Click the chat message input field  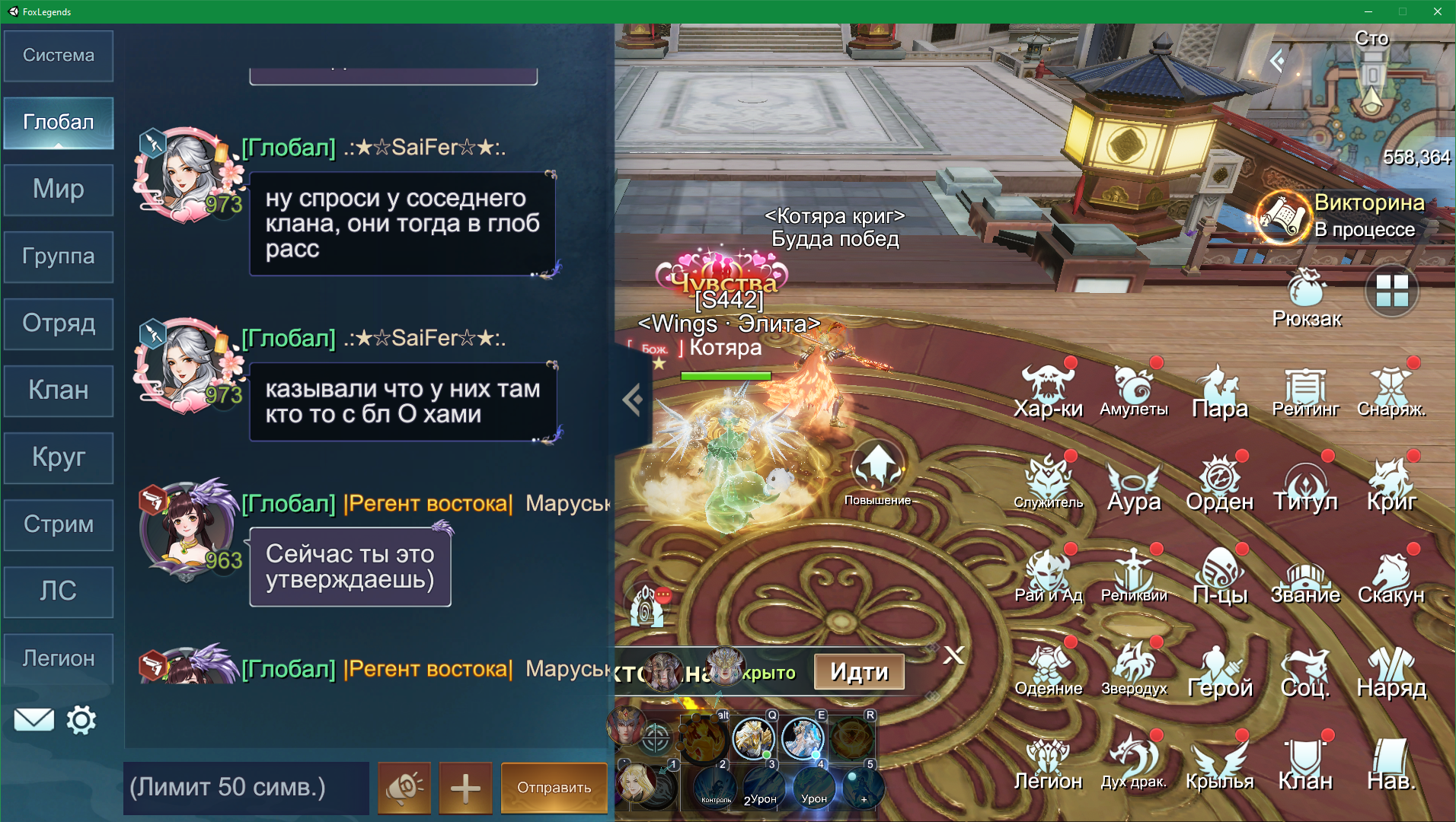coord(245,787)
